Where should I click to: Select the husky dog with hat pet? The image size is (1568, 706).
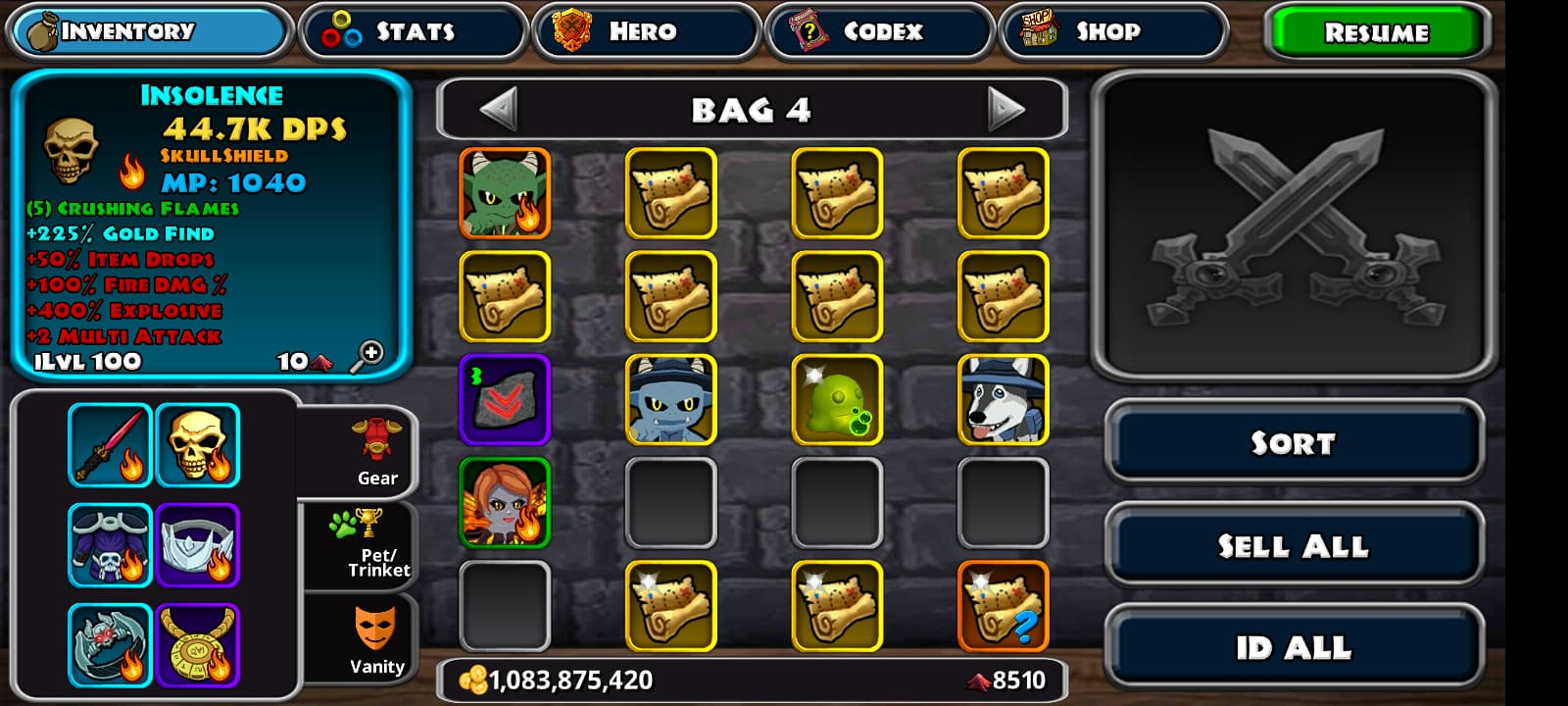(1003, 399)
